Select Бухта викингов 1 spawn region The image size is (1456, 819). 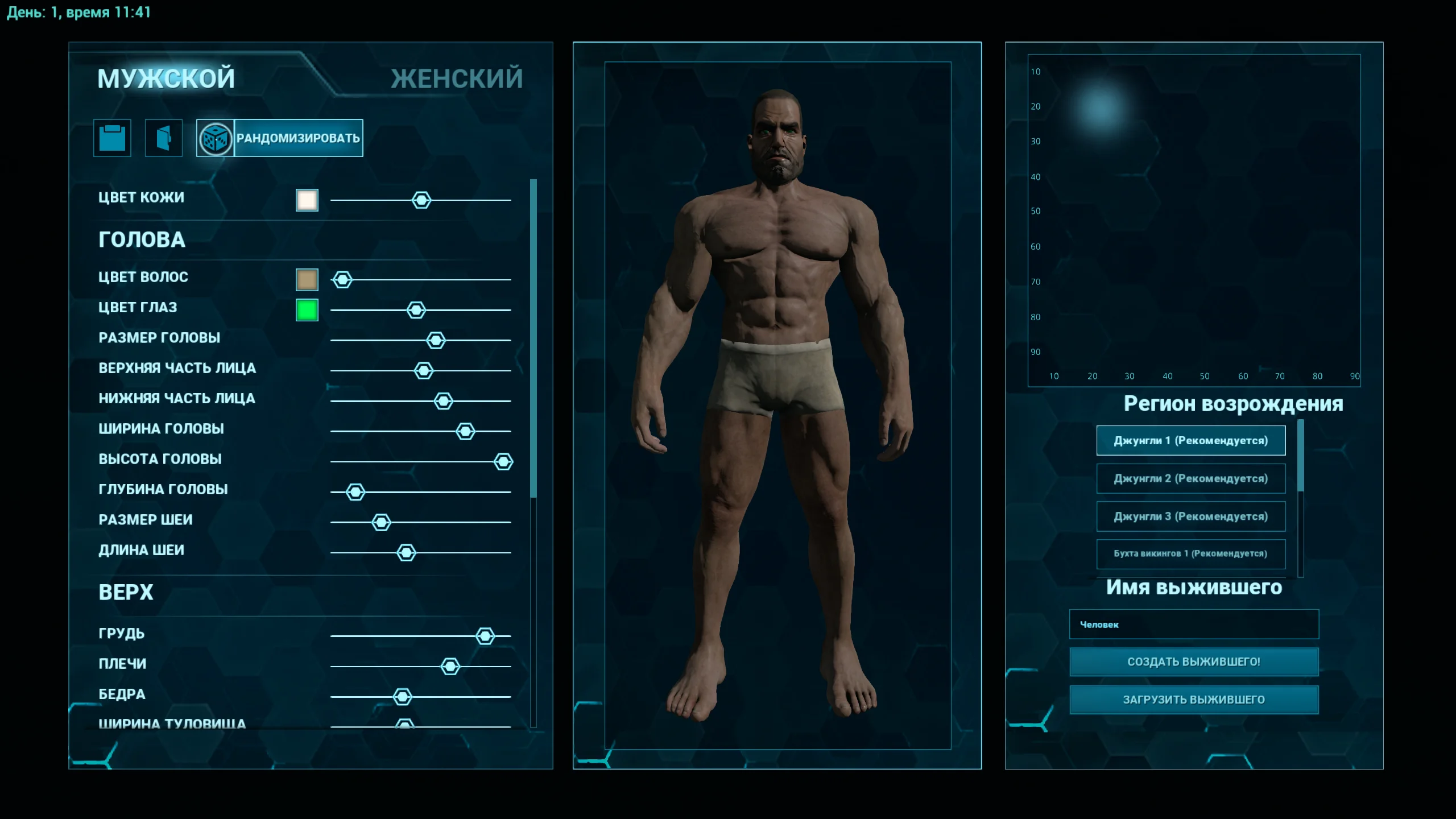pos(1190,554)
